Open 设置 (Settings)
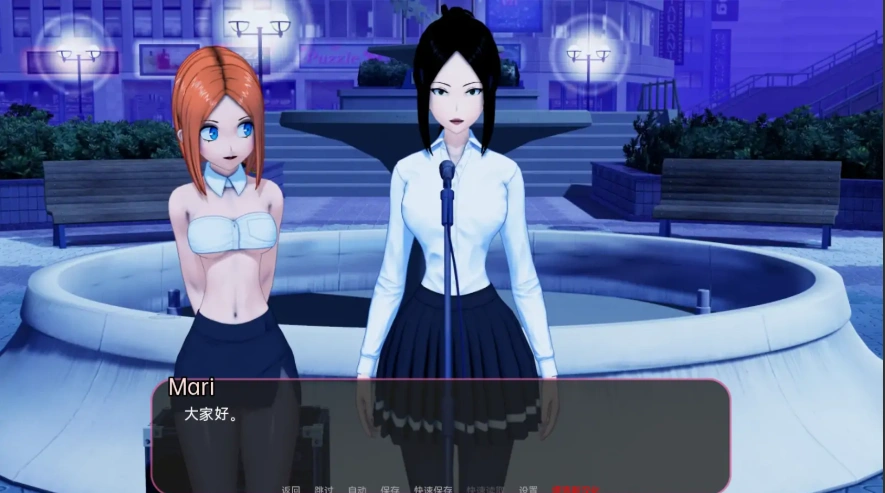Image resolution: width=885 pixels, height=493 pixels. point(529,489)
